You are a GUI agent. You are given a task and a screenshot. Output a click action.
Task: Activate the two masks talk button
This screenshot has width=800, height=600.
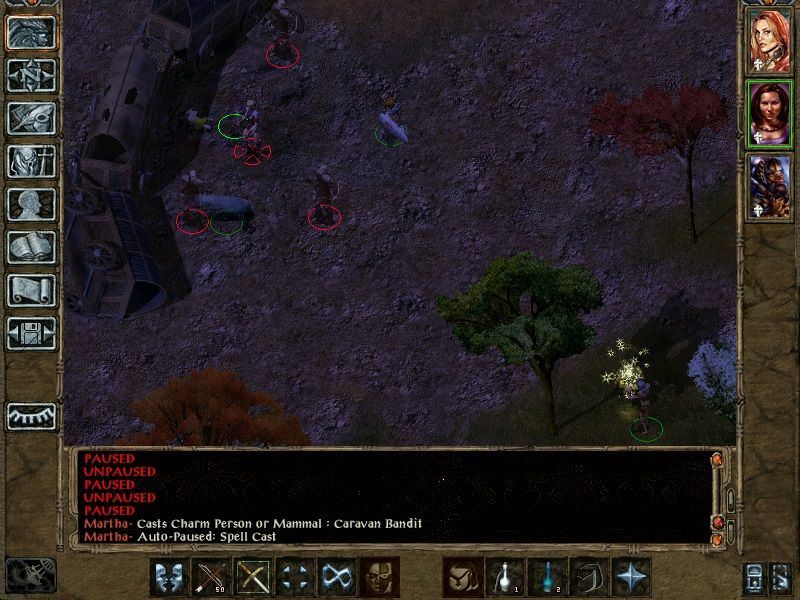click(170, 577)
